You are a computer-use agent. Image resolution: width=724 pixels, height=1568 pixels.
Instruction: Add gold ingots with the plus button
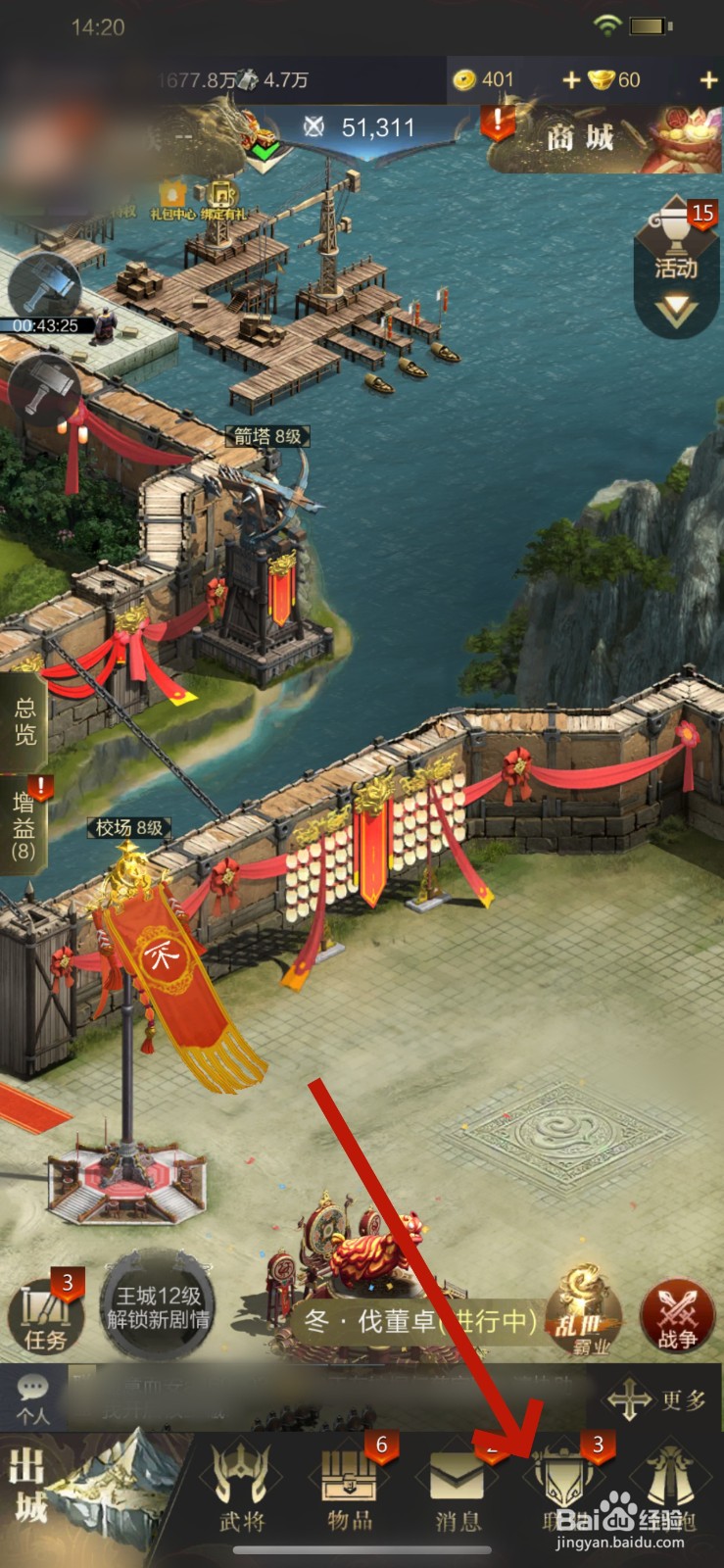[x=708, y=80]
